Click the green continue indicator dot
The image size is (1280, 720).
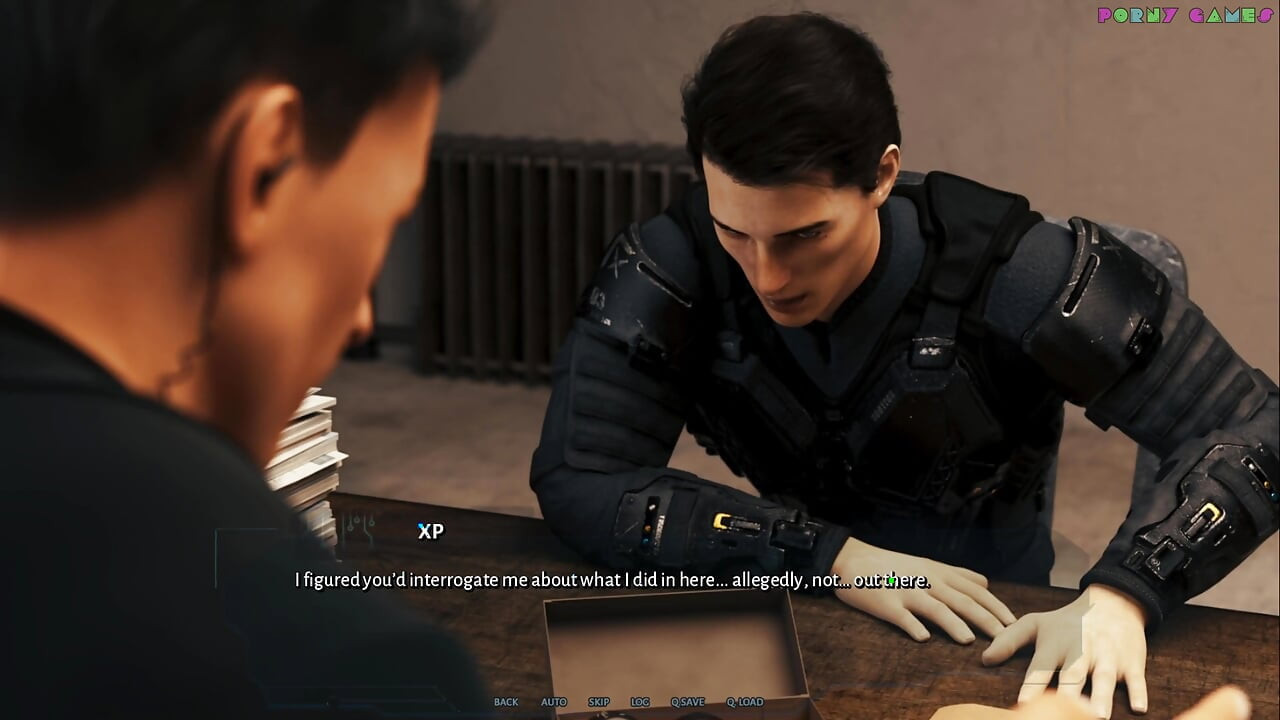coord(892,580)
